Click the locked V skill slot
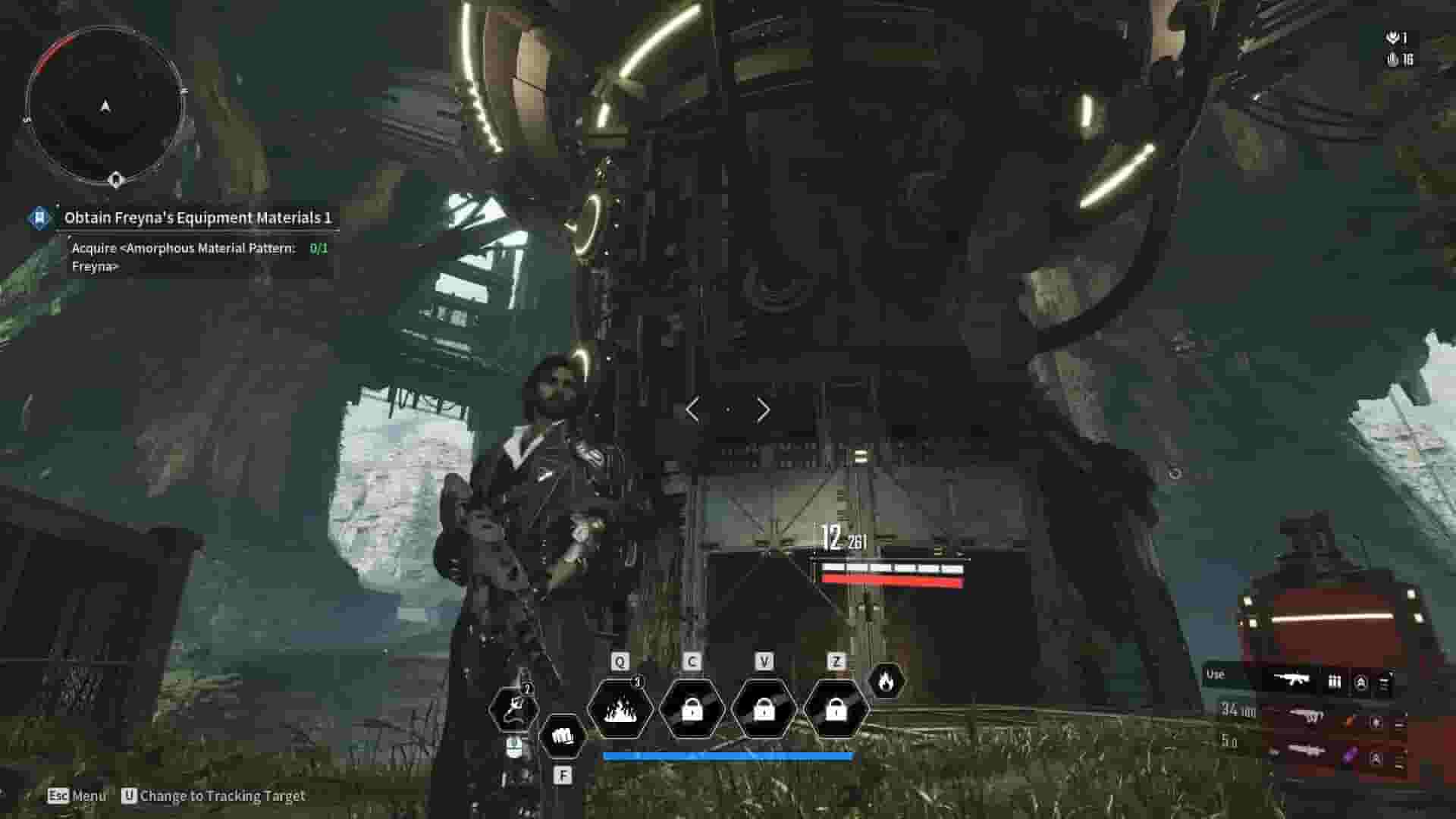Screen dimensions: 1456x819 pos(765,710)
